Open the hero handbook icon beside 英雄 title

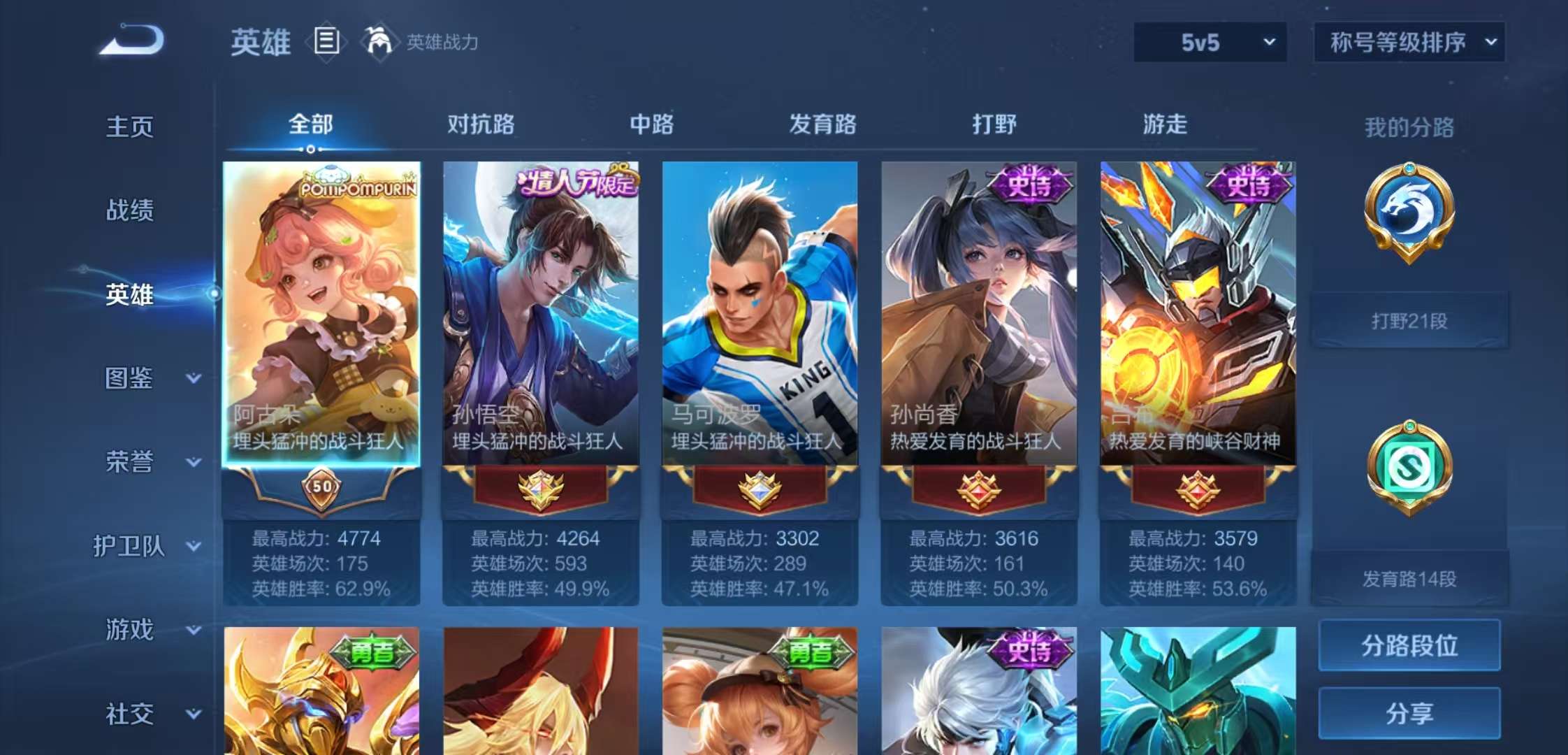coord(326,41)
